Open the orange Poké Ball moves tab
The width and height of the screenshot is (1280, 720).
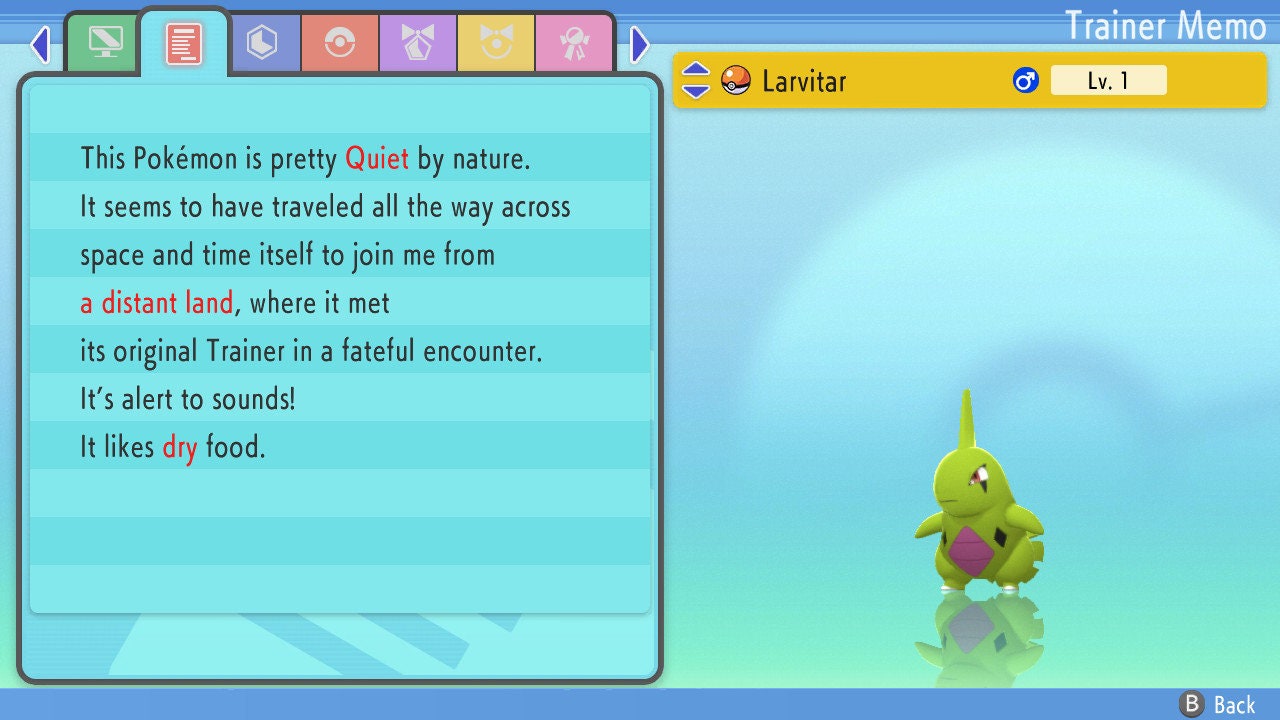[339, 43]
